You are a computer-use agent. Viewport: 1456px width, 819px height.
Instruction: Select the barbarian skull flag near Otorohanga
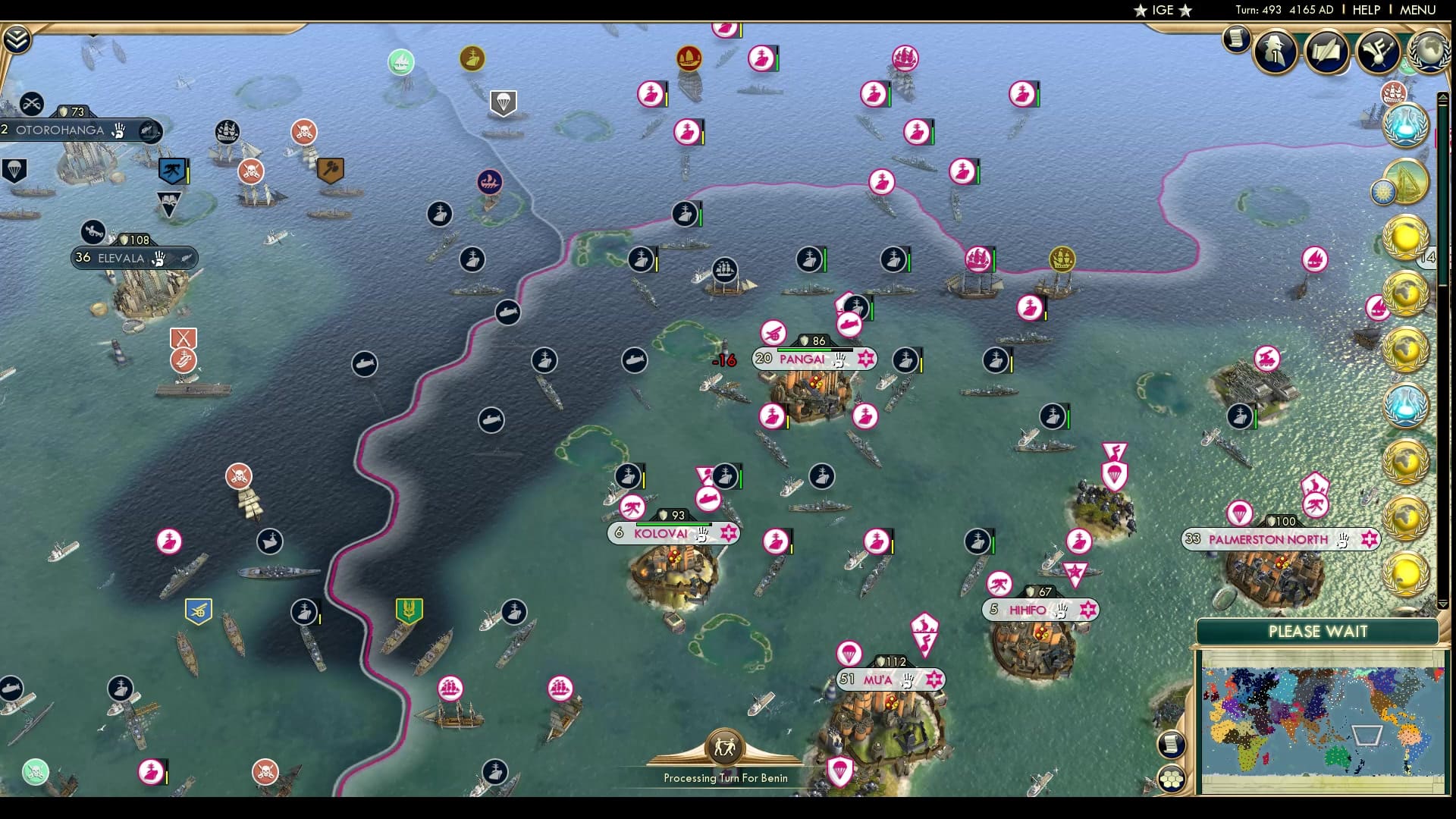[302, 131]
